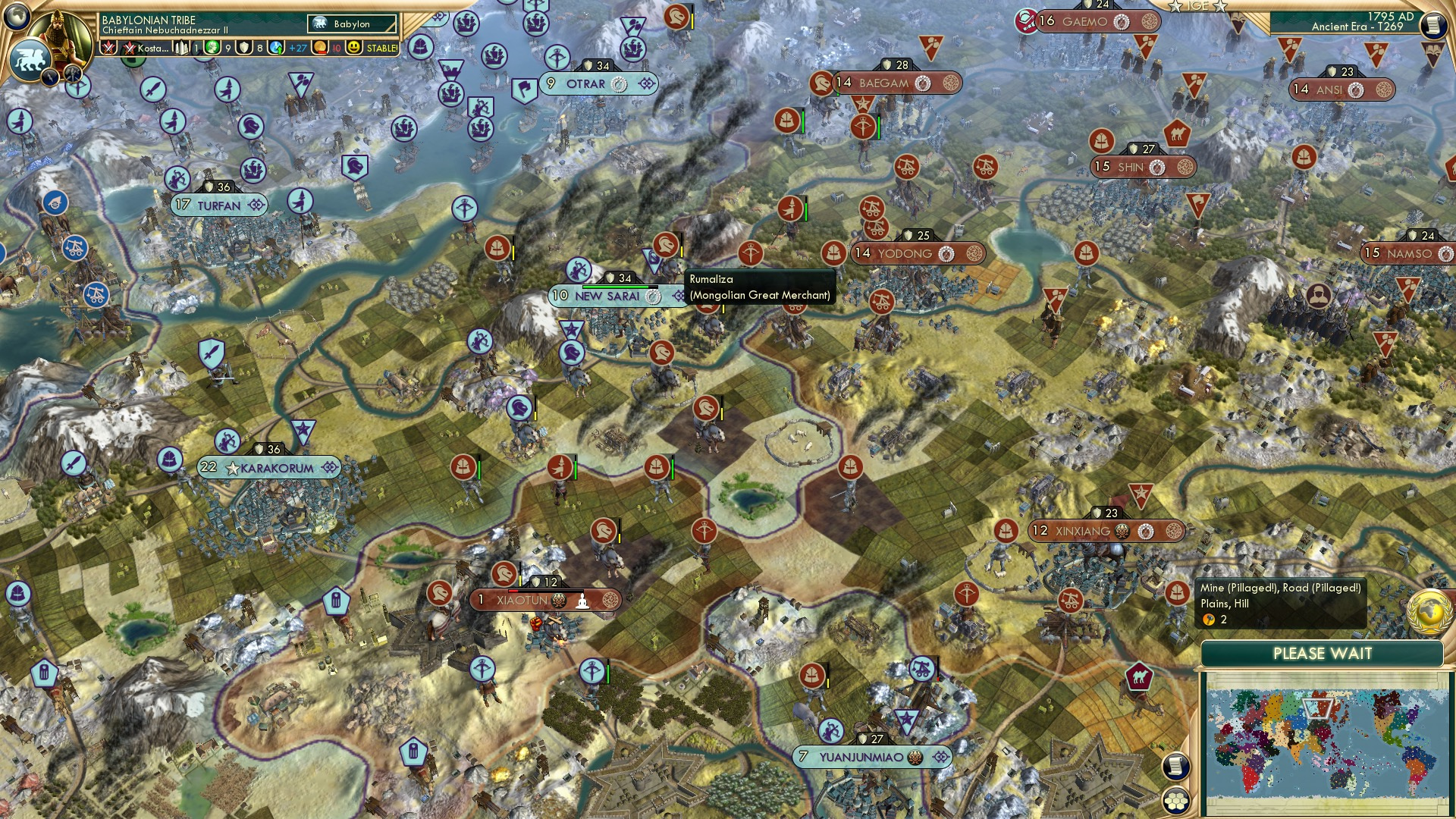Click the shield defense icon in the status bar
Viewport: 1456px width, 819px height.
[x=244, y=48]
